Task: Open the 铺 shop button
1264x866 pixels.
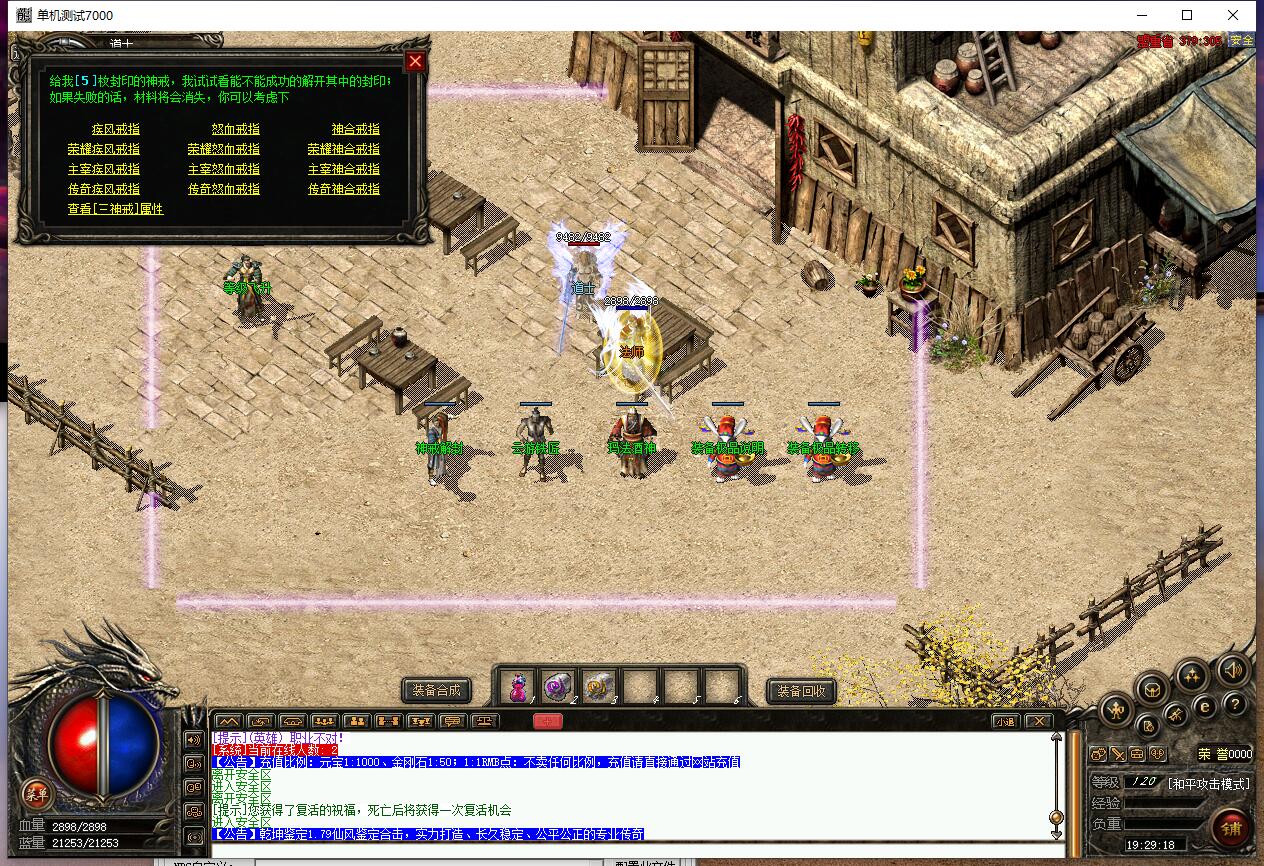Action: click(x=1230, y=828)
